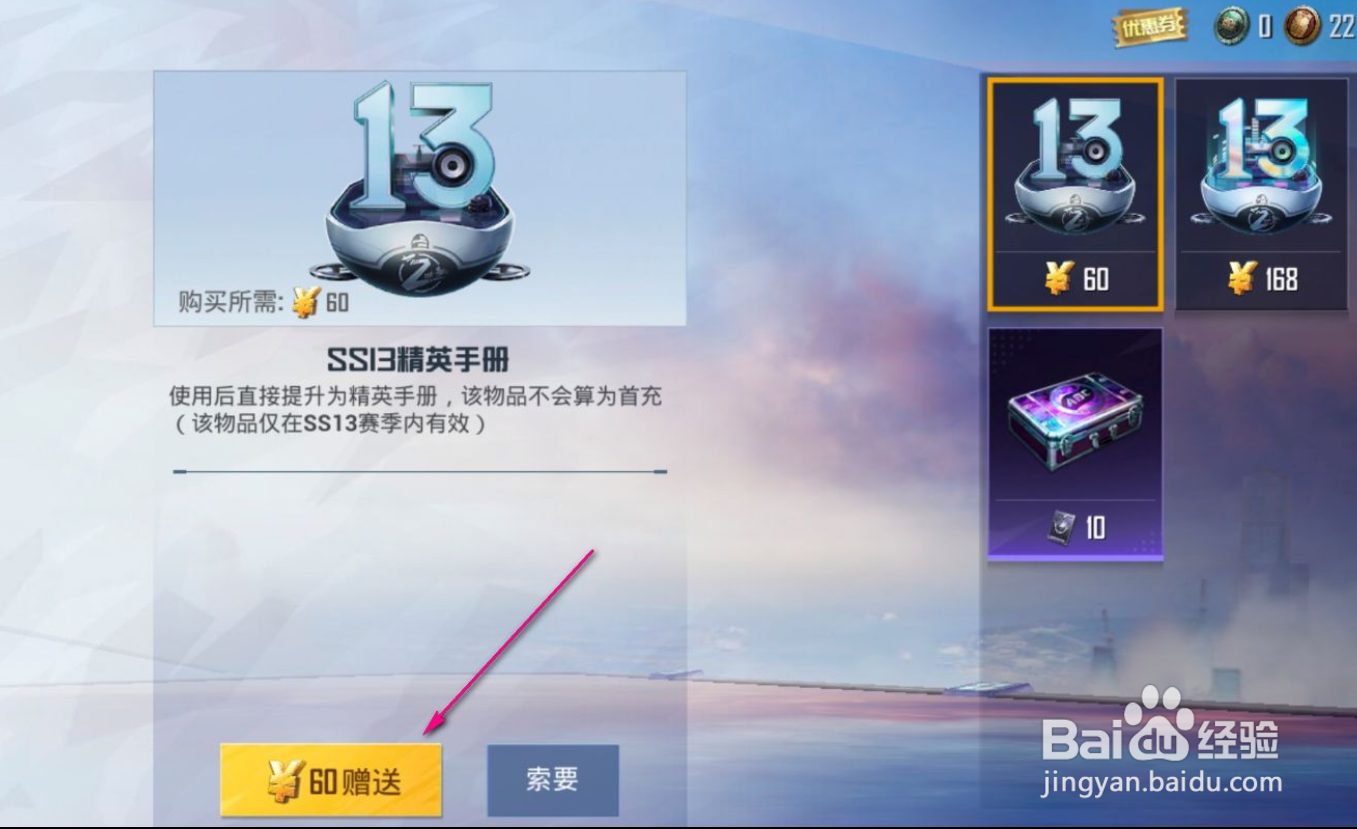Select the 168-coin SS13 pass thumbnail

(1261, 190)
